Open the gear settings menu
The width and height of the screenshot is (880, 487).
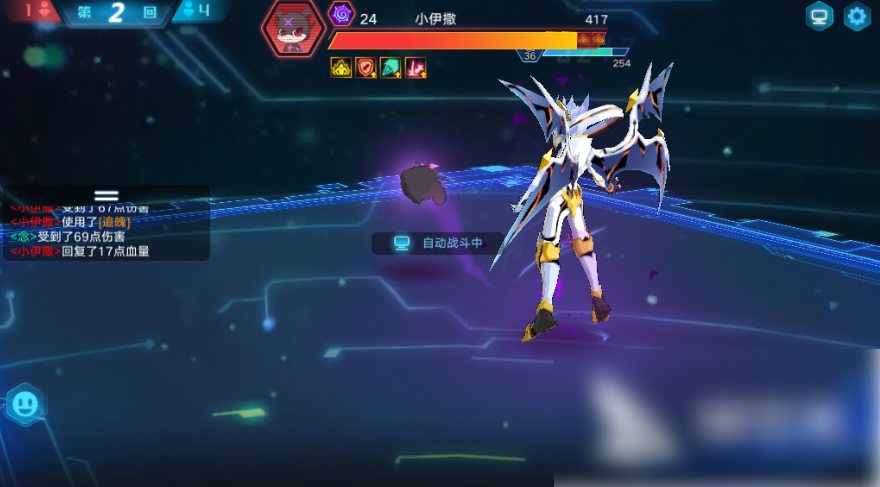tap(857, 16)
